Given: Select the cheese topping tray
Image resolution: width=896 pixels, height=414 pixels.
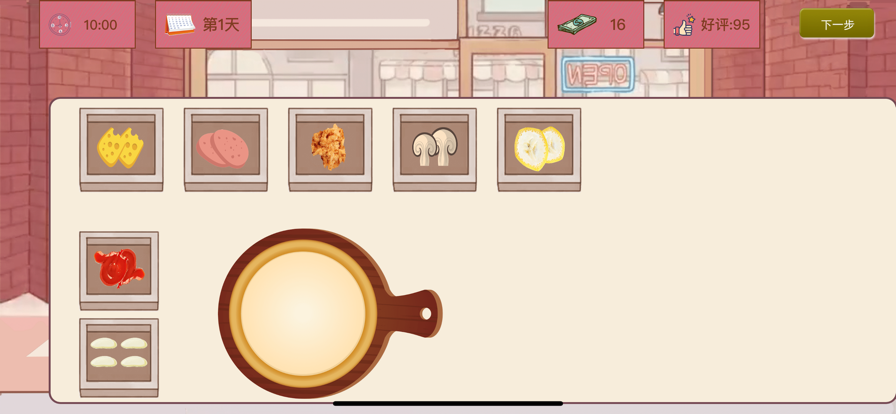Looking at the screenshot, I should tap(121, 148).
